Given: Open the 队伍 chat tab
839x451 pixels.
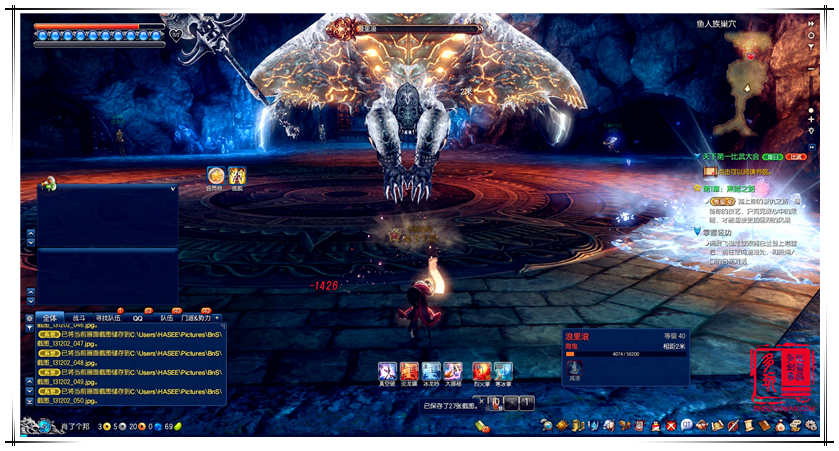Looking at the screenshot, I should point(168,317).
